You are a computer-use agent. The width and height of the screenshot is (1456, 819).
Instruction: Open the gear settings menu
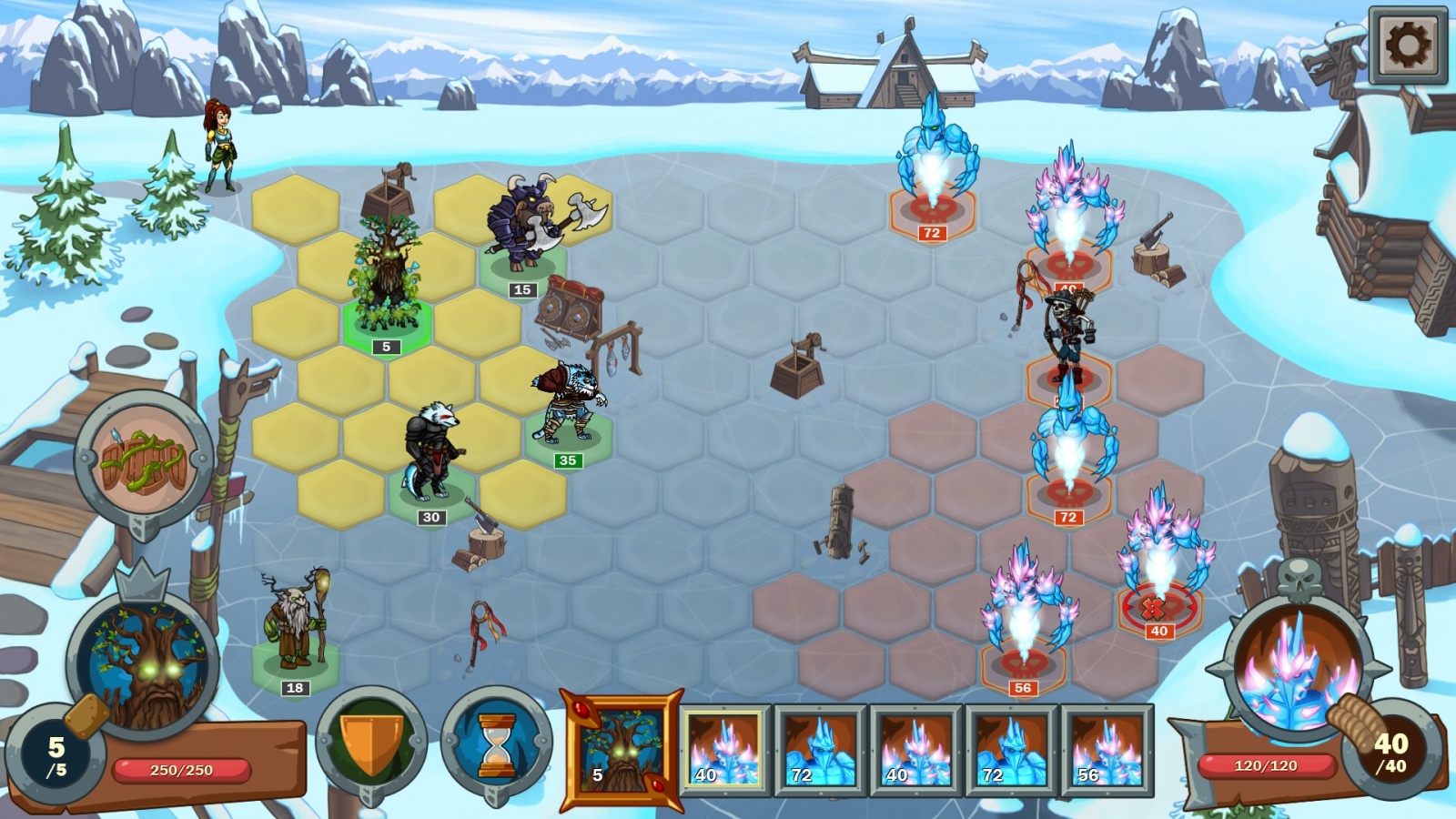click(x=1407, y=45)
